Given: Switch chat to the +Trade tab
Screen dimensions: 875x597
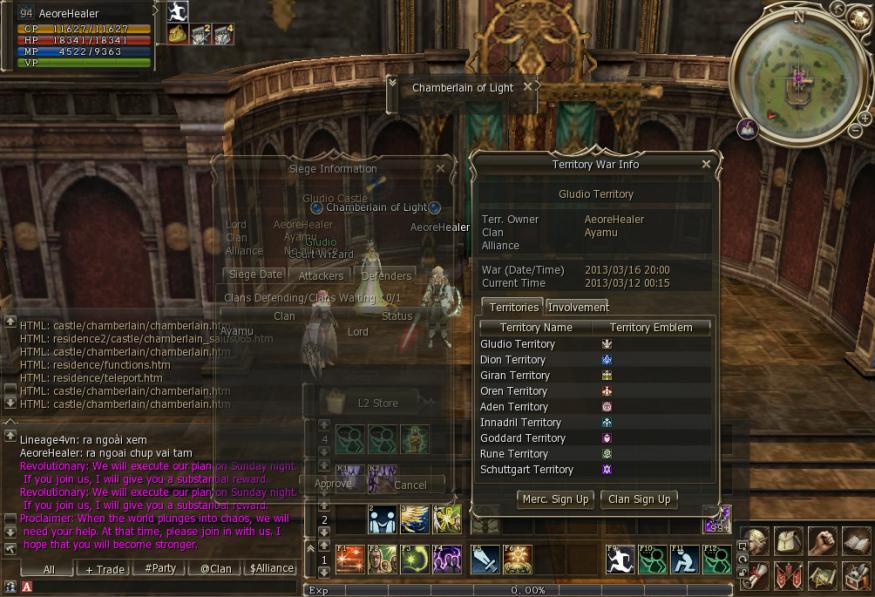Looking at the screenshot, I should coord(104,568).
